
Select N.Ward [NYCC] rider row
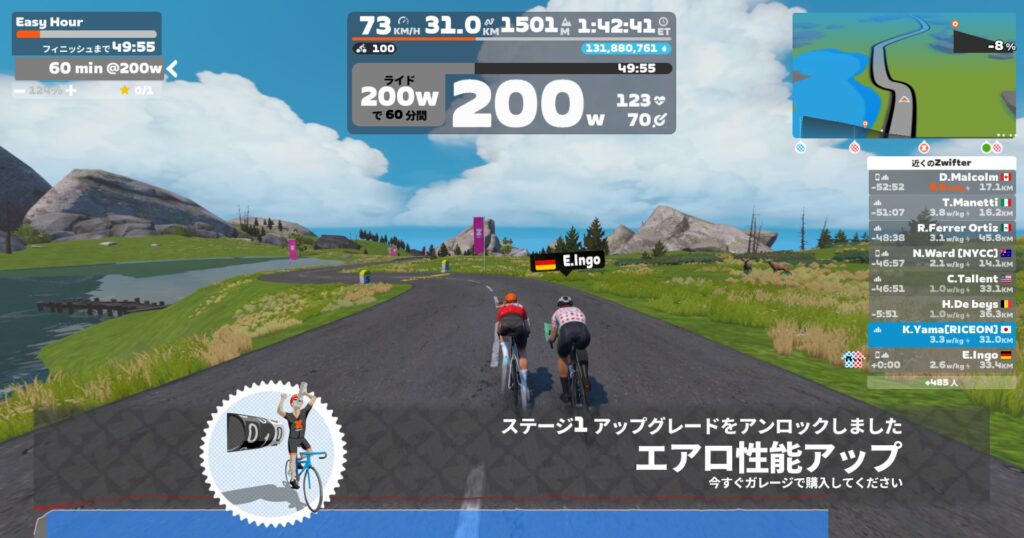[941, 258]
